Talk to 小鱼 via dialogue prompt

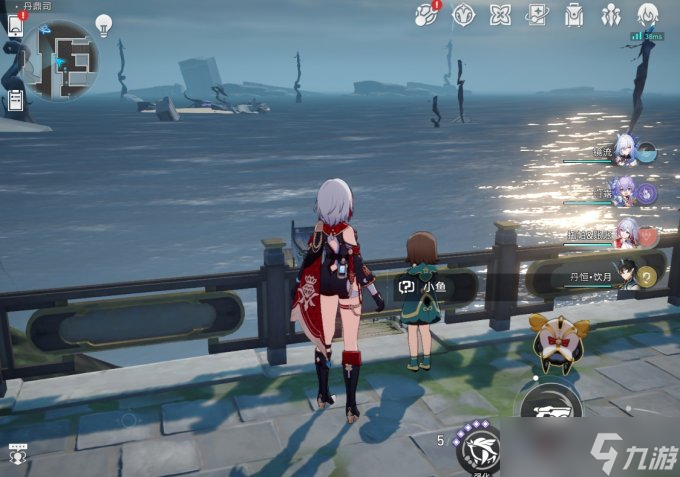click(x=421, y=287)
